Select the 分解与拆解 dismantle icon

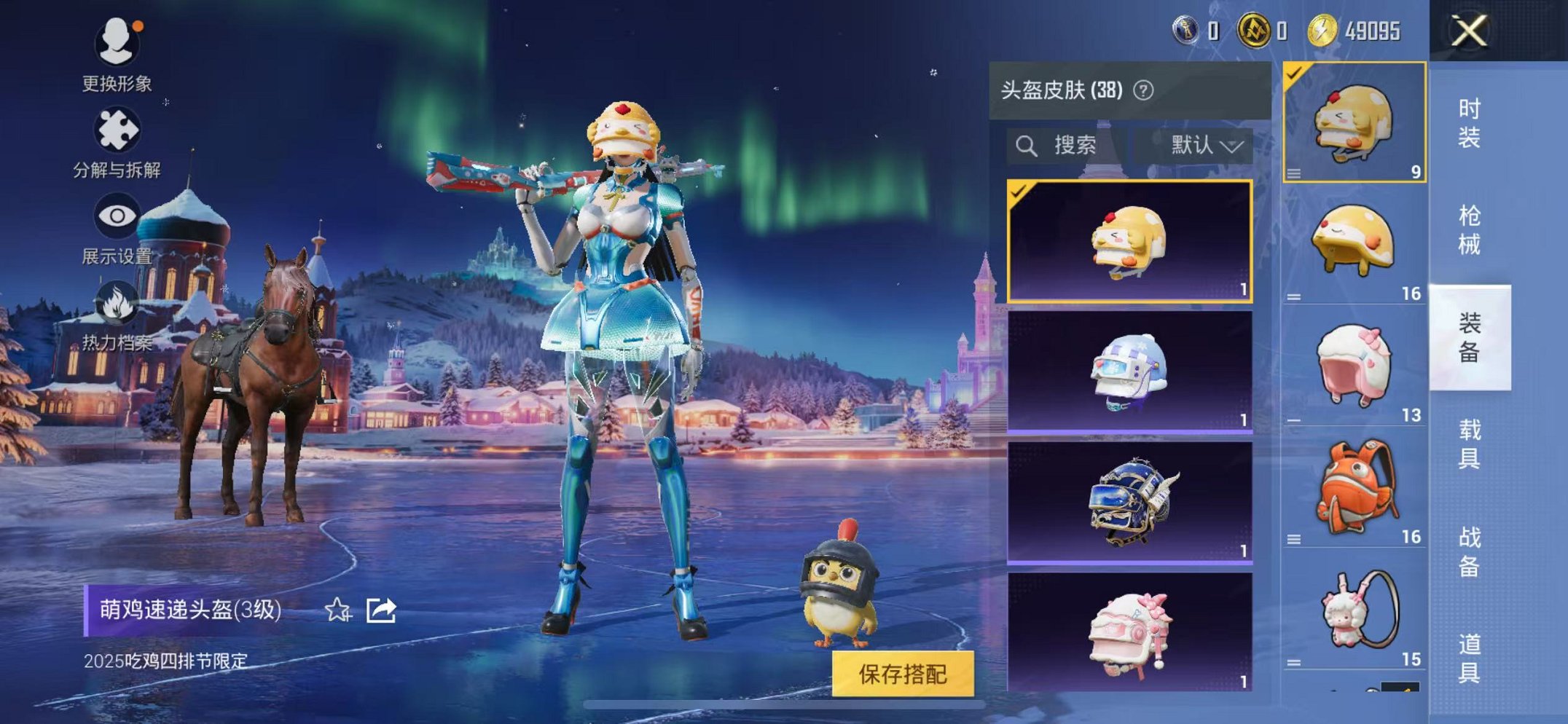pos(117,127)
